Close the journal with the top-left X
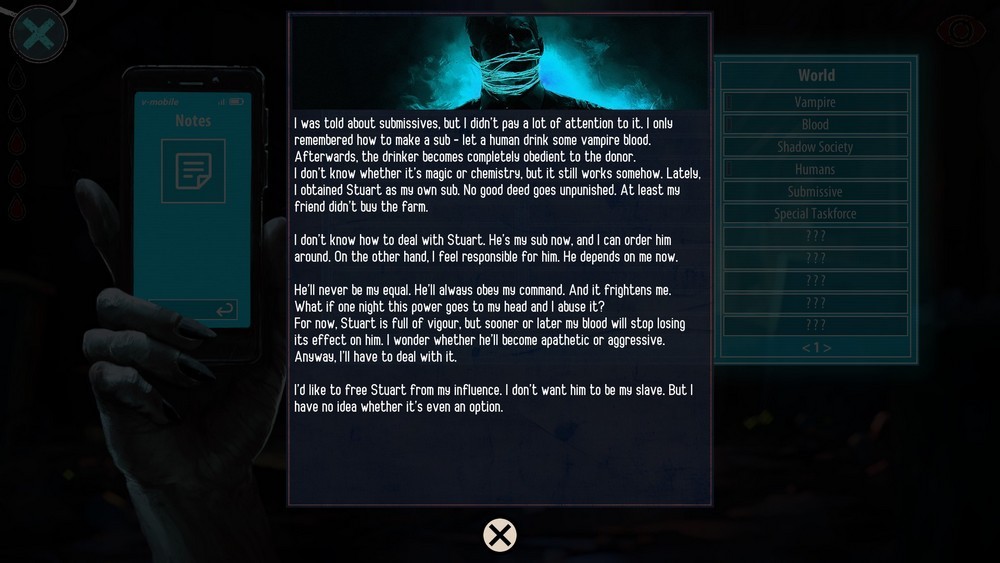The height and width of the screenshot is (563, 1000). (x=38, y=35)
